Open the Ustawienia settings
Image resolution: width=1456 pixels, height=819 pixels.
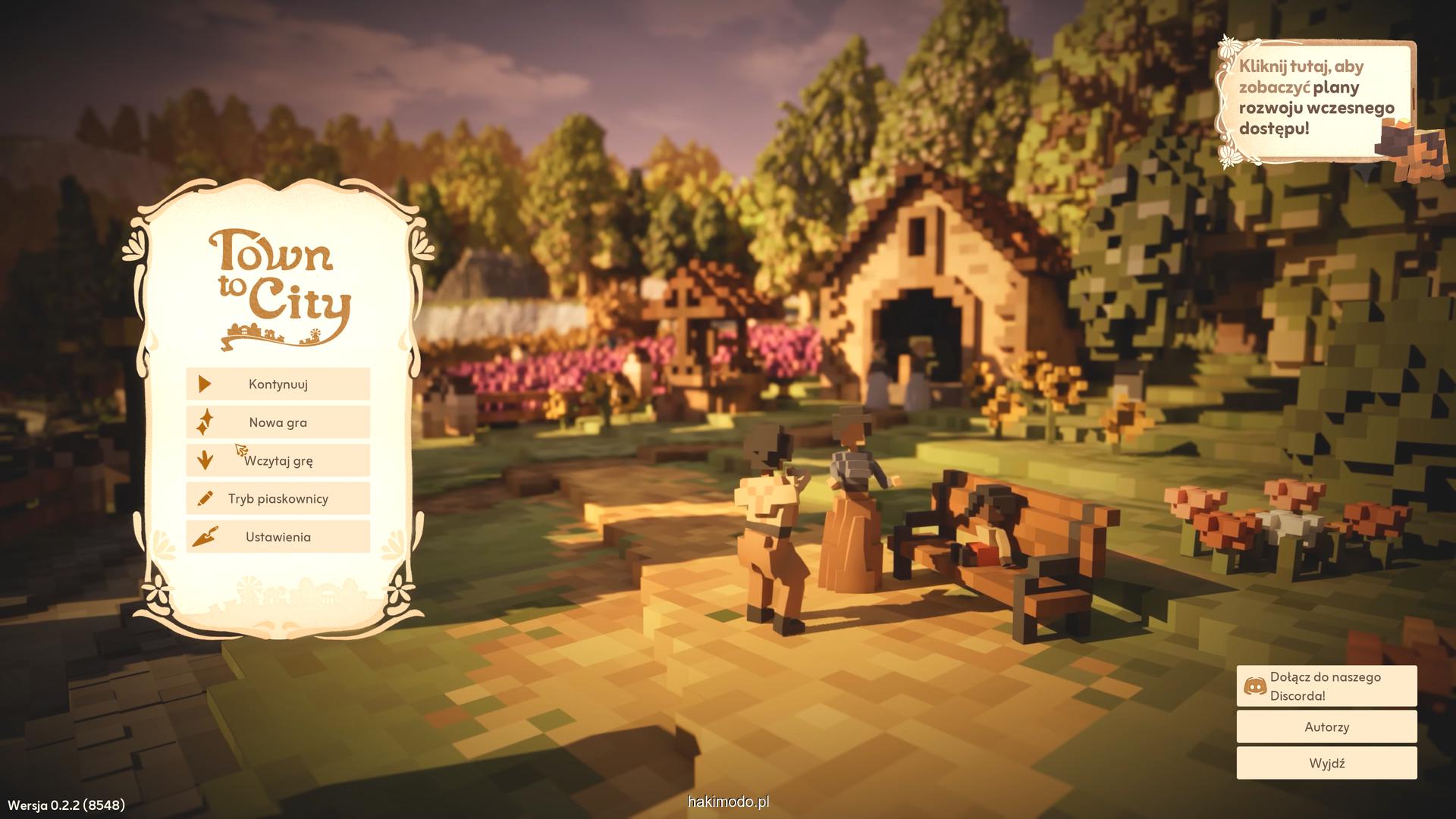click(x=278, y=537)
